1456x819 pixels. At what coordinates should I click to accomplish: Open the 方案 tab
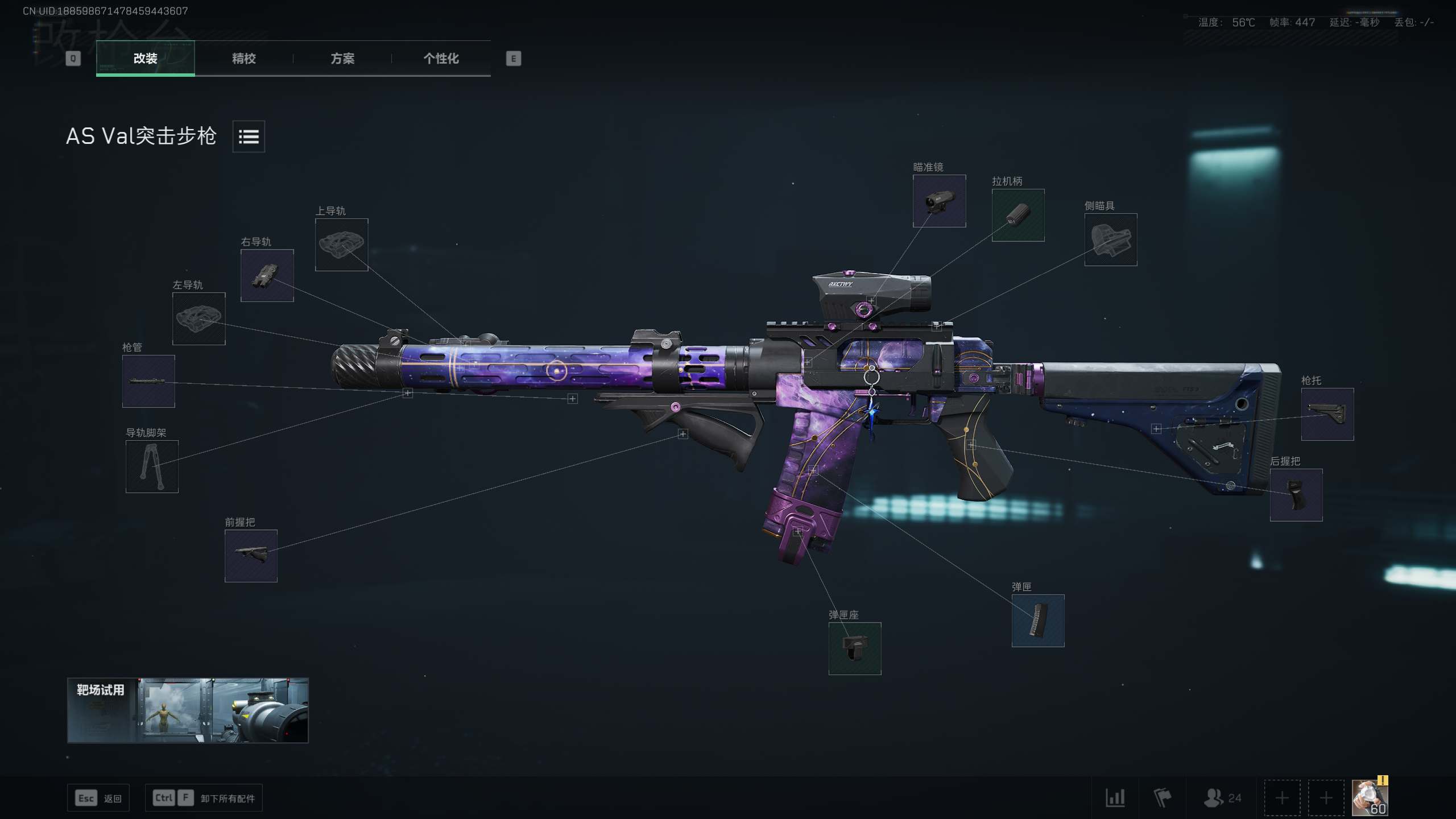(342, 59)
